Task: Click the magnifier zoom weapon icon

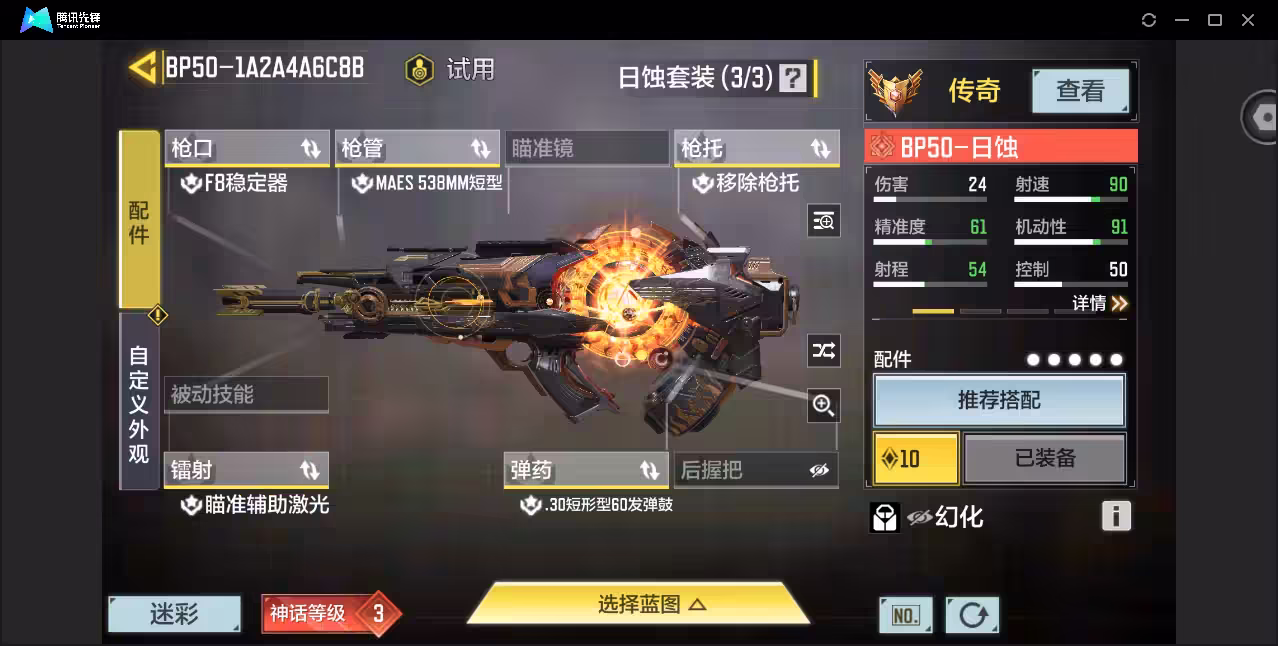Action: click(x=823, y=405)
